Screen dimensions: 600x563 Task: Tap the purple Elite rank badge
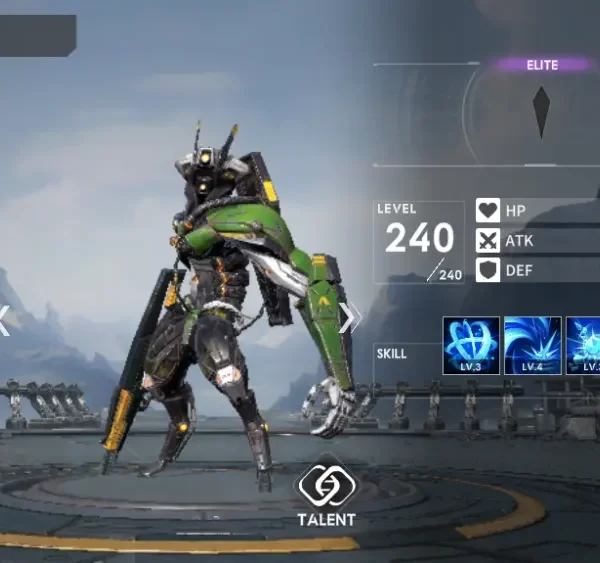(x=542, y=65)
